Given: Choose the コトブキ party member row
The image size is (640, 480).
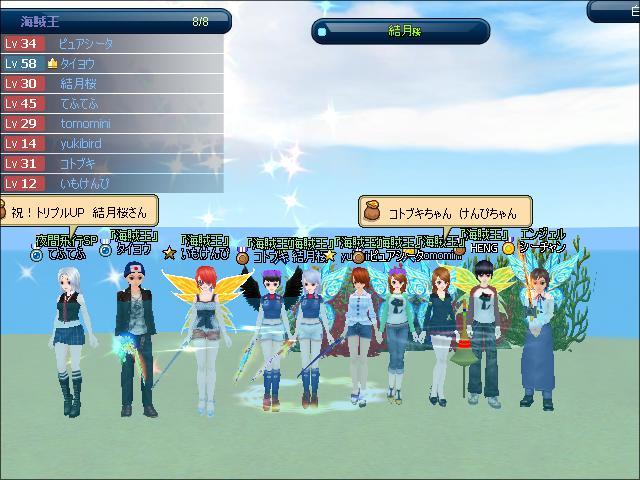Looking at the screenshot, I should pos(110,164).
